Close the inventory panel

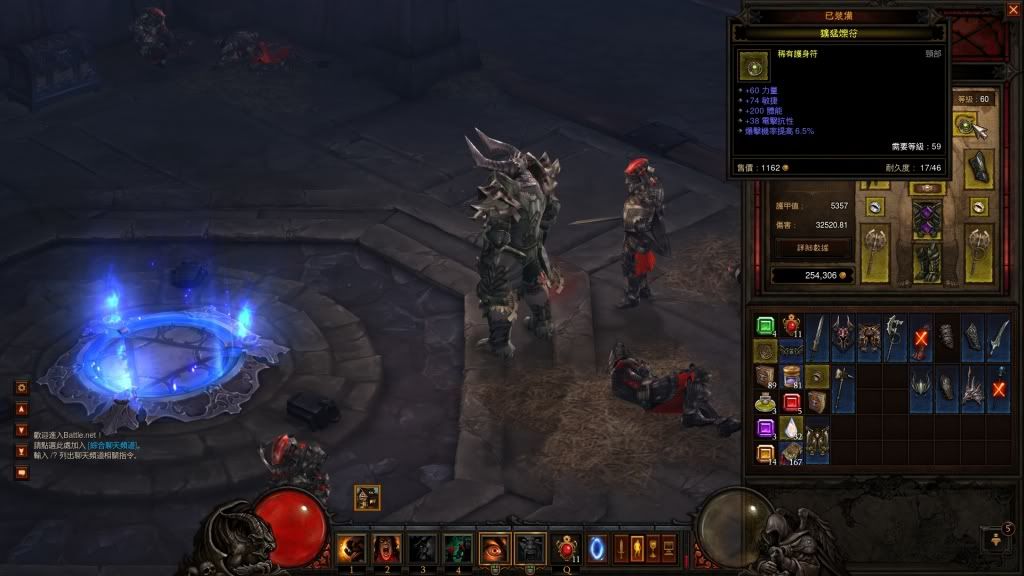tap(1012, 11)
